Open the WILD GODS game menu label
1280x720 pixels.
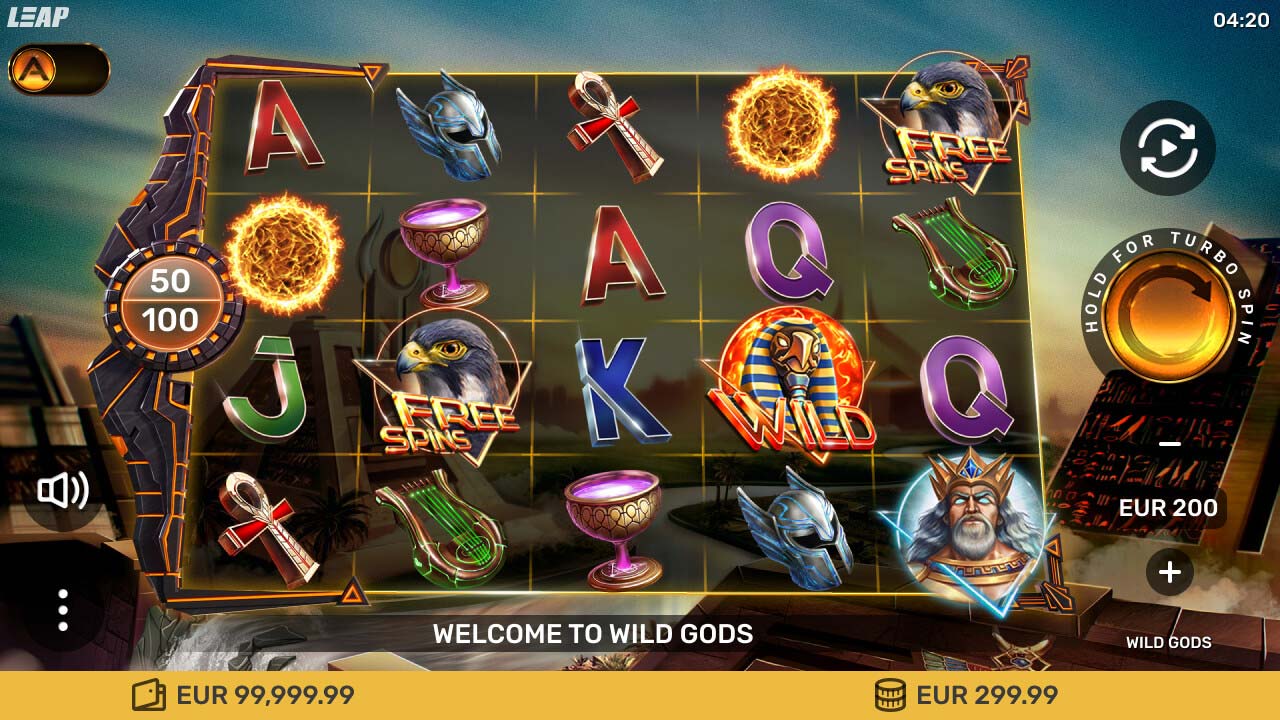pos(1170,643)
